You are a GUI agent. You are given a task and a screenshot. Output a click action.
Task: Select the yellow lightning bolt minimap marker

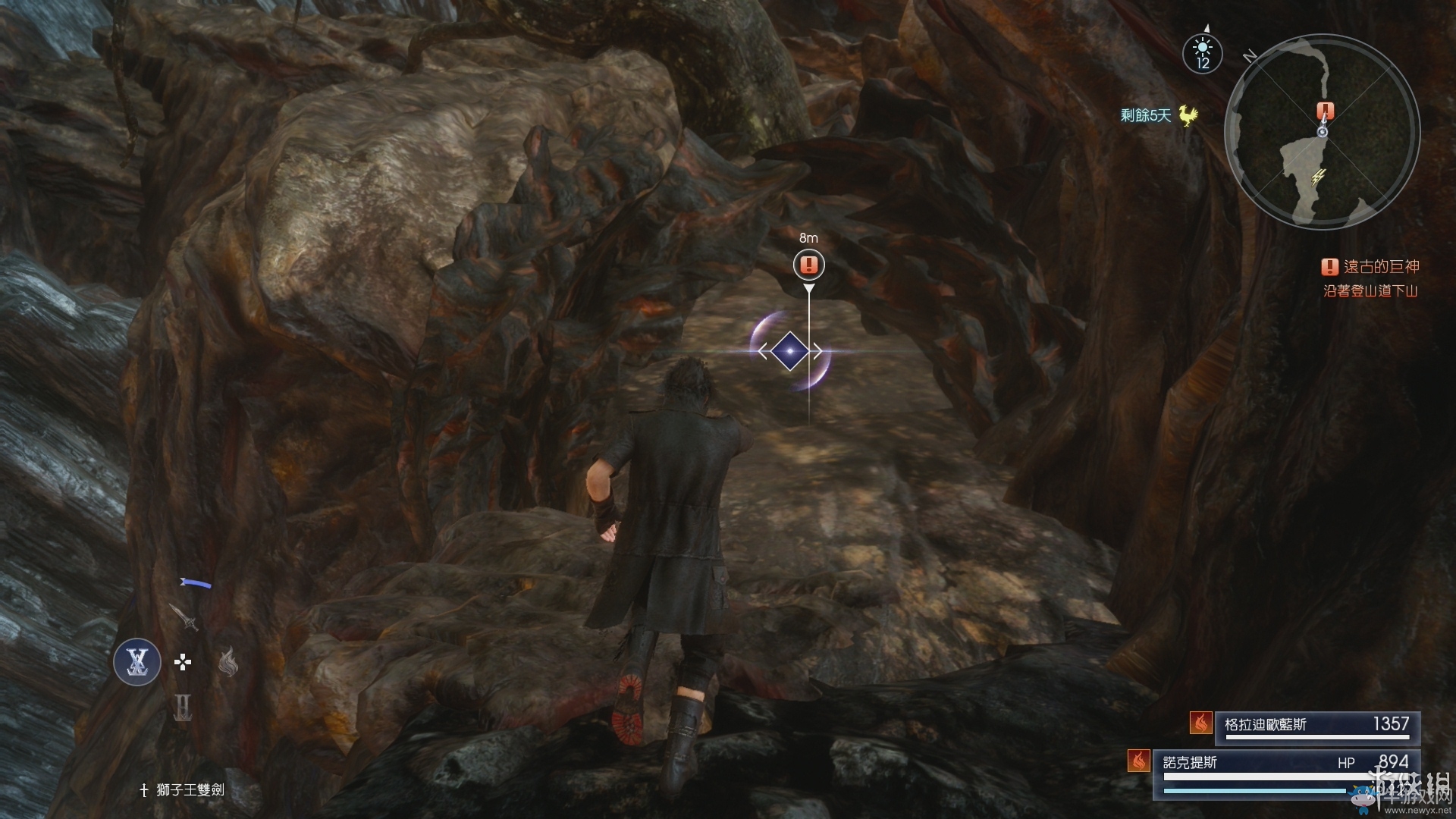[1319, 177]
